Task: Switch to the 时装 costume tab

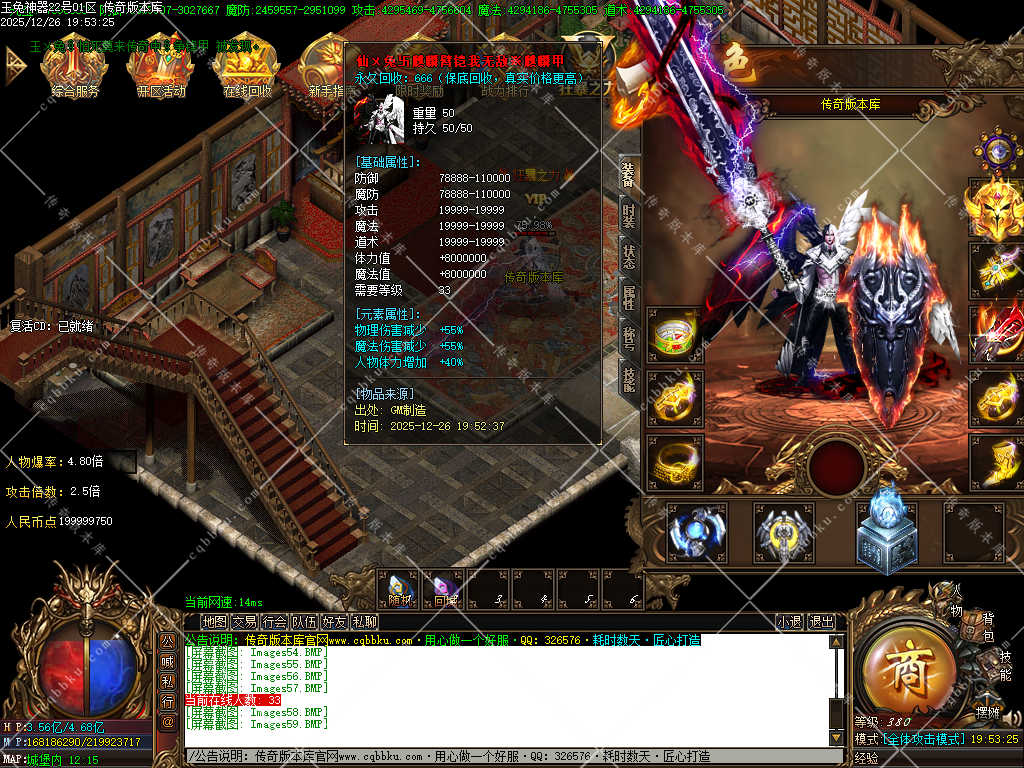Action: click(628, 216)
